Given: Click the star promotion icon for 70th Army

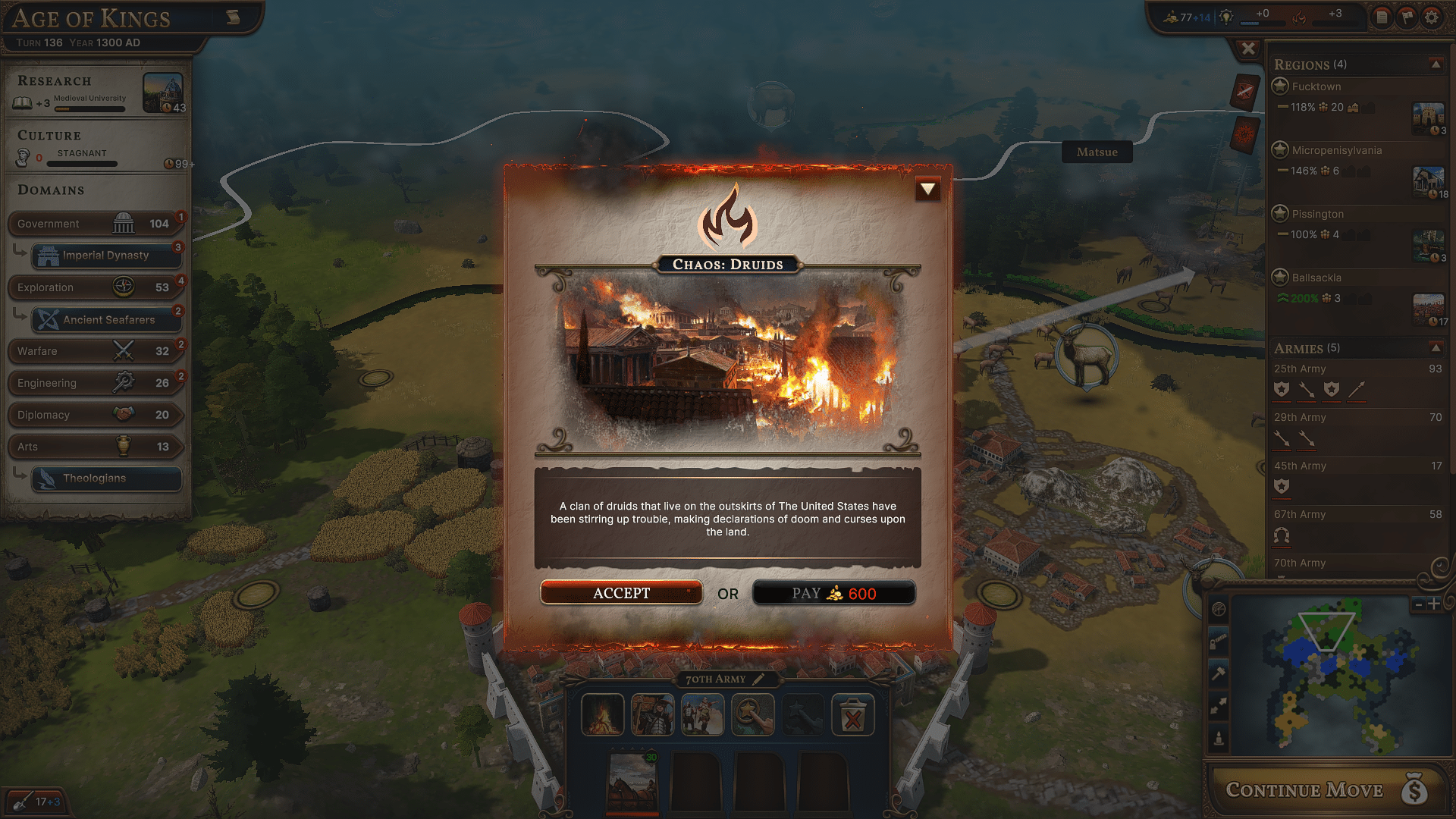Looking at the screenshot, I should [x=752, y=714].
